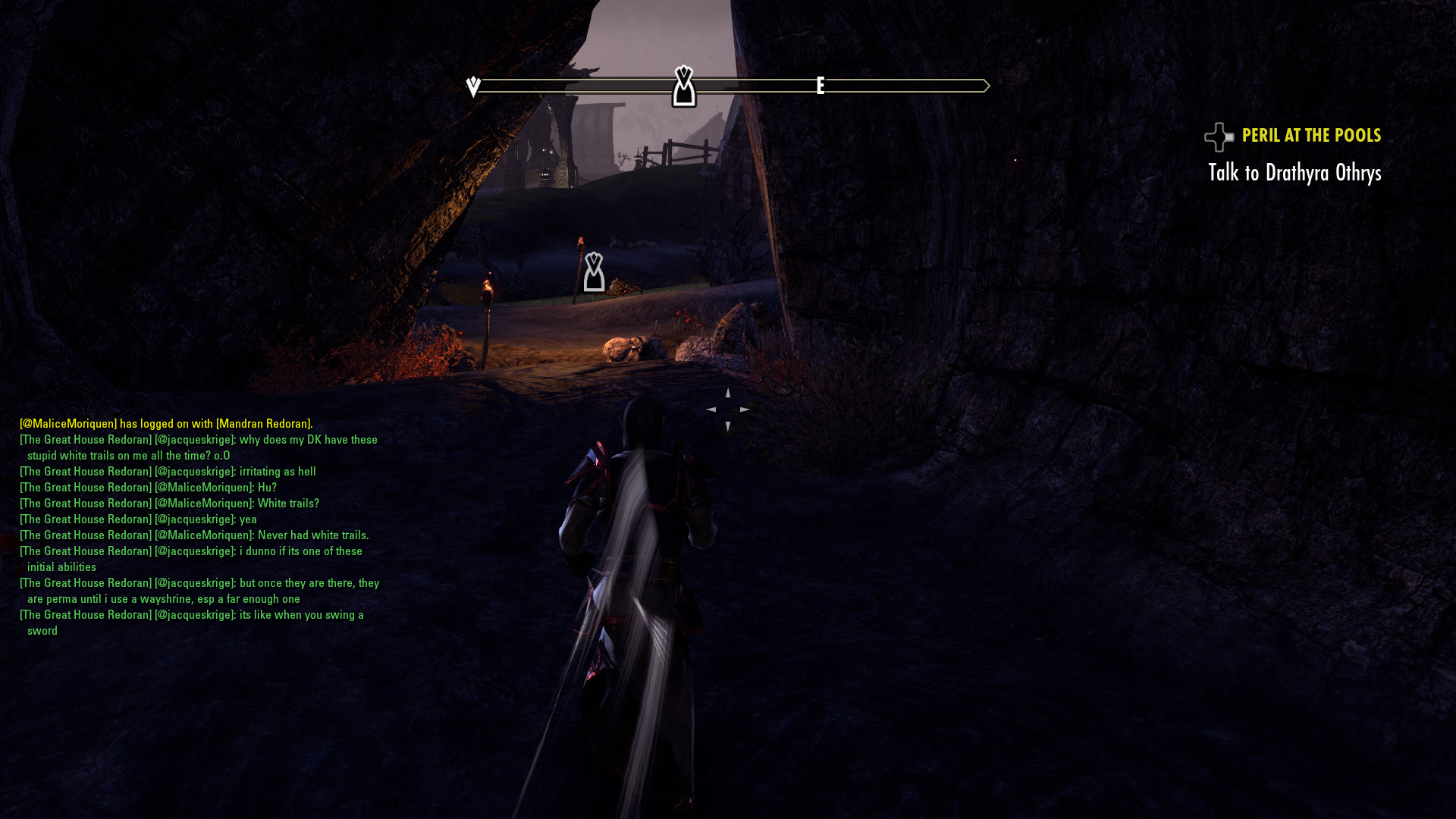The image size is (1456, 819).
Task: Click the quest marker on the compass bar
Action: point(683,86)
